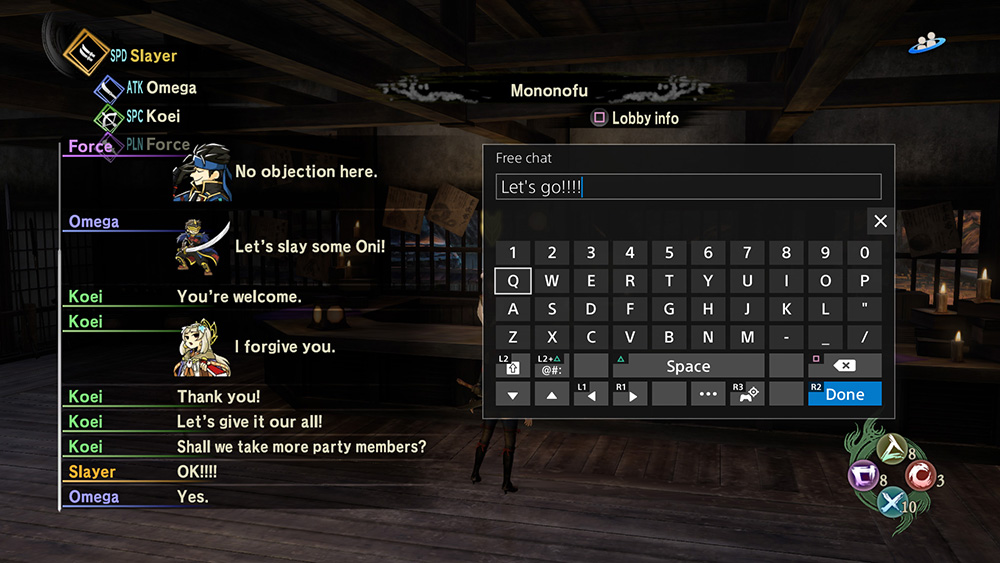Screen dimensions: 1000x563
Task: Type the letter Q key
Action: click(x=513, y=281)
